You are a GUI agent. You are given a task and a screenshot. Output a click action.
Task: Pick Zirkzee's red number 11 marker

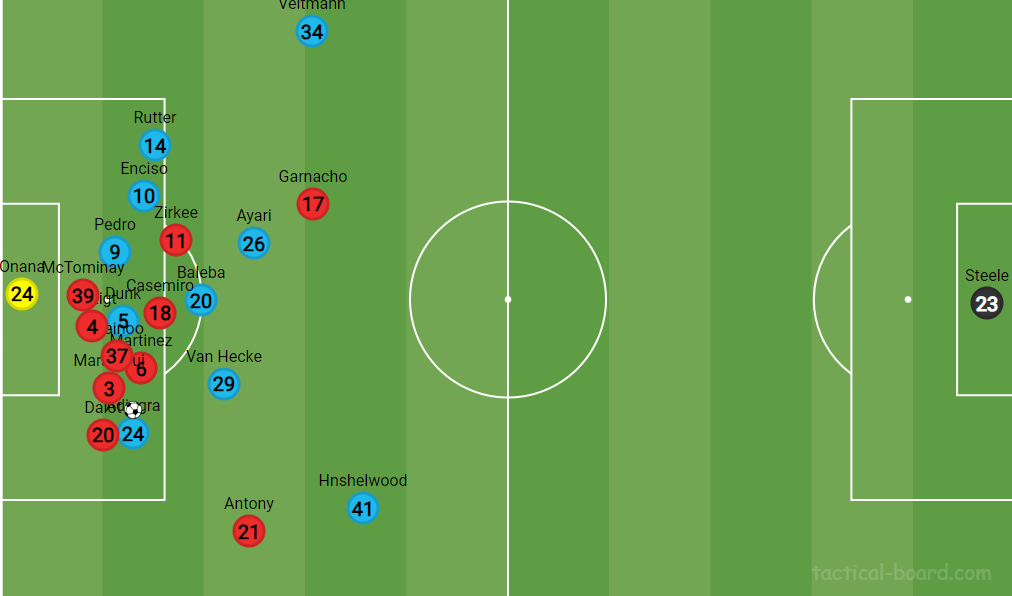click(x=176, y=240)
